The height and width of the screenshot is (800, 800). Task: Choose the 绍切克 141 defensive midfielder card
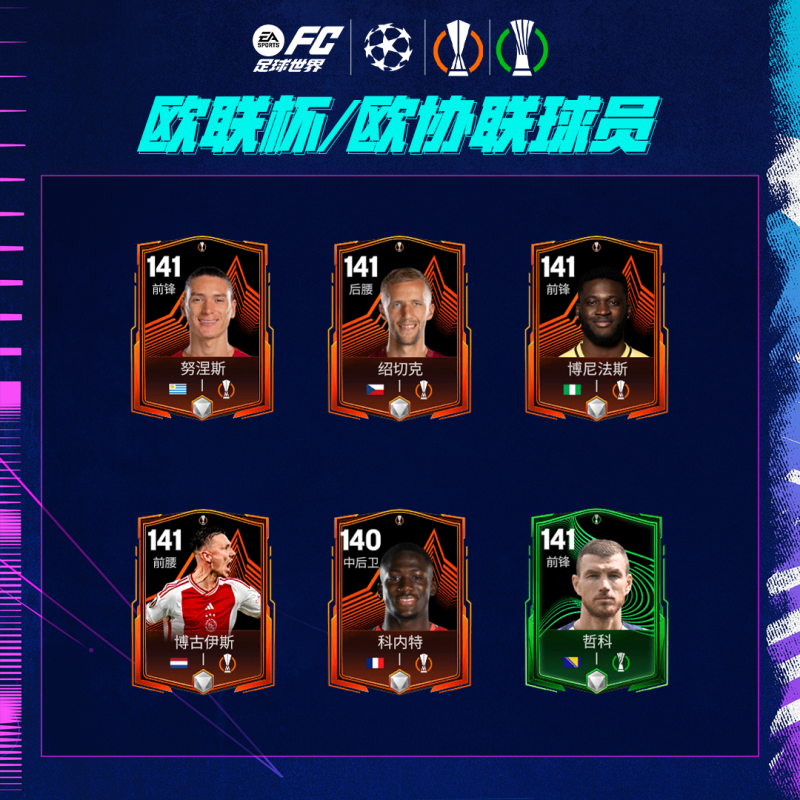click(x=399, y=328)
